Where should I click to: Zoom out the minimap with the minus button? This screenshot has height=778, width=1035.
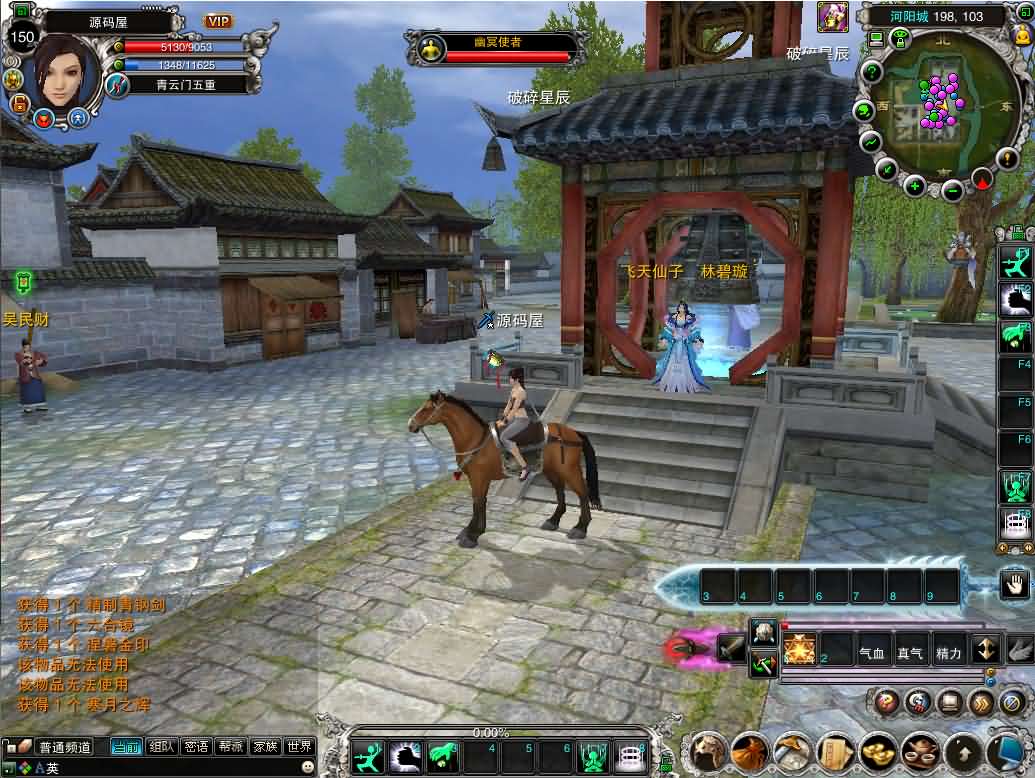coord(953,190)
